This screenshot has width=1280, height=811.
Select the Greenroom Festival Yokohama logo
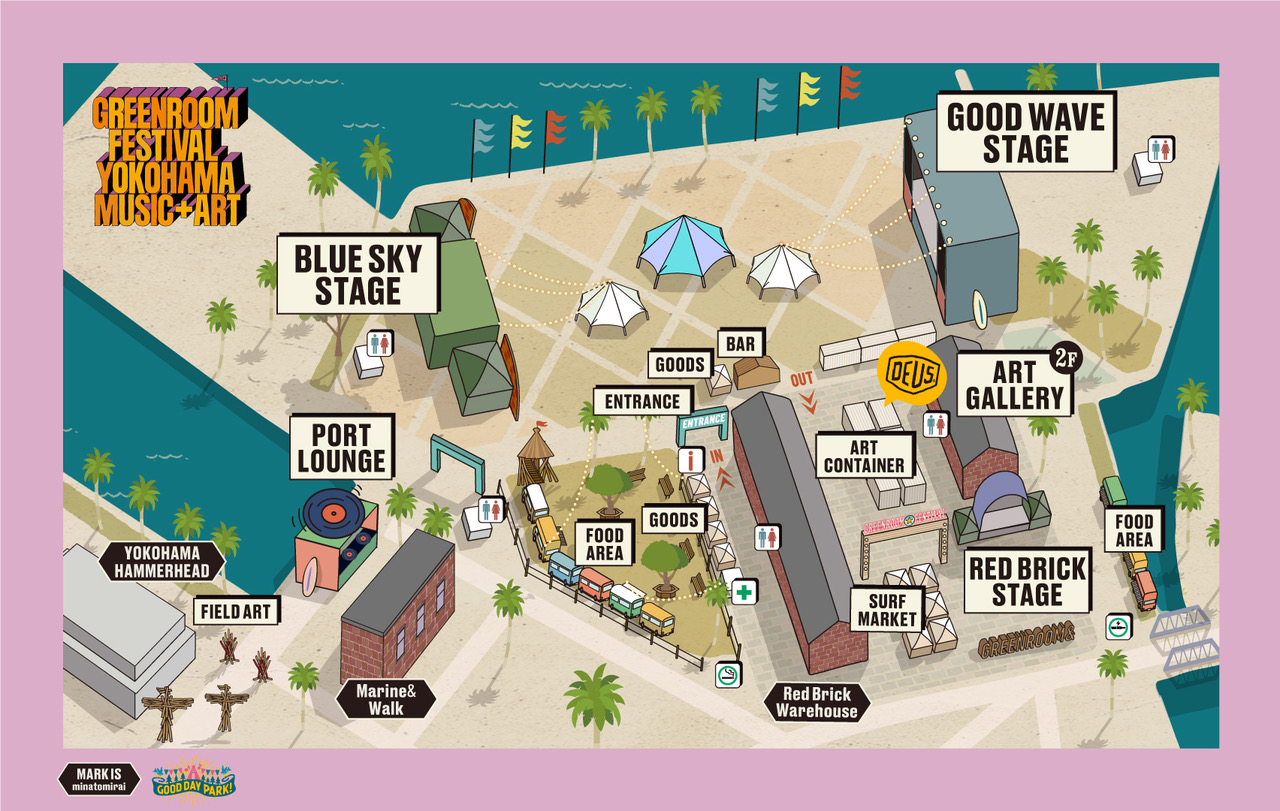167,158
